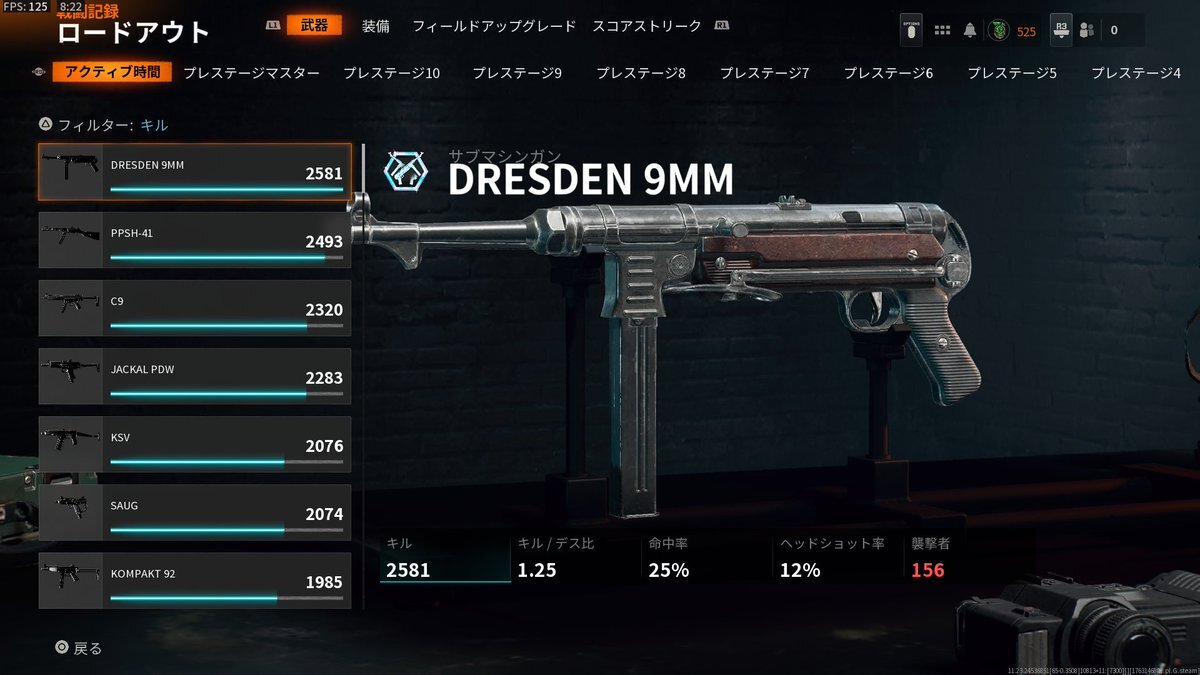Open the プレステージ9 category
The height and width of the screenshot is (675, 1200).
[517, 73]
